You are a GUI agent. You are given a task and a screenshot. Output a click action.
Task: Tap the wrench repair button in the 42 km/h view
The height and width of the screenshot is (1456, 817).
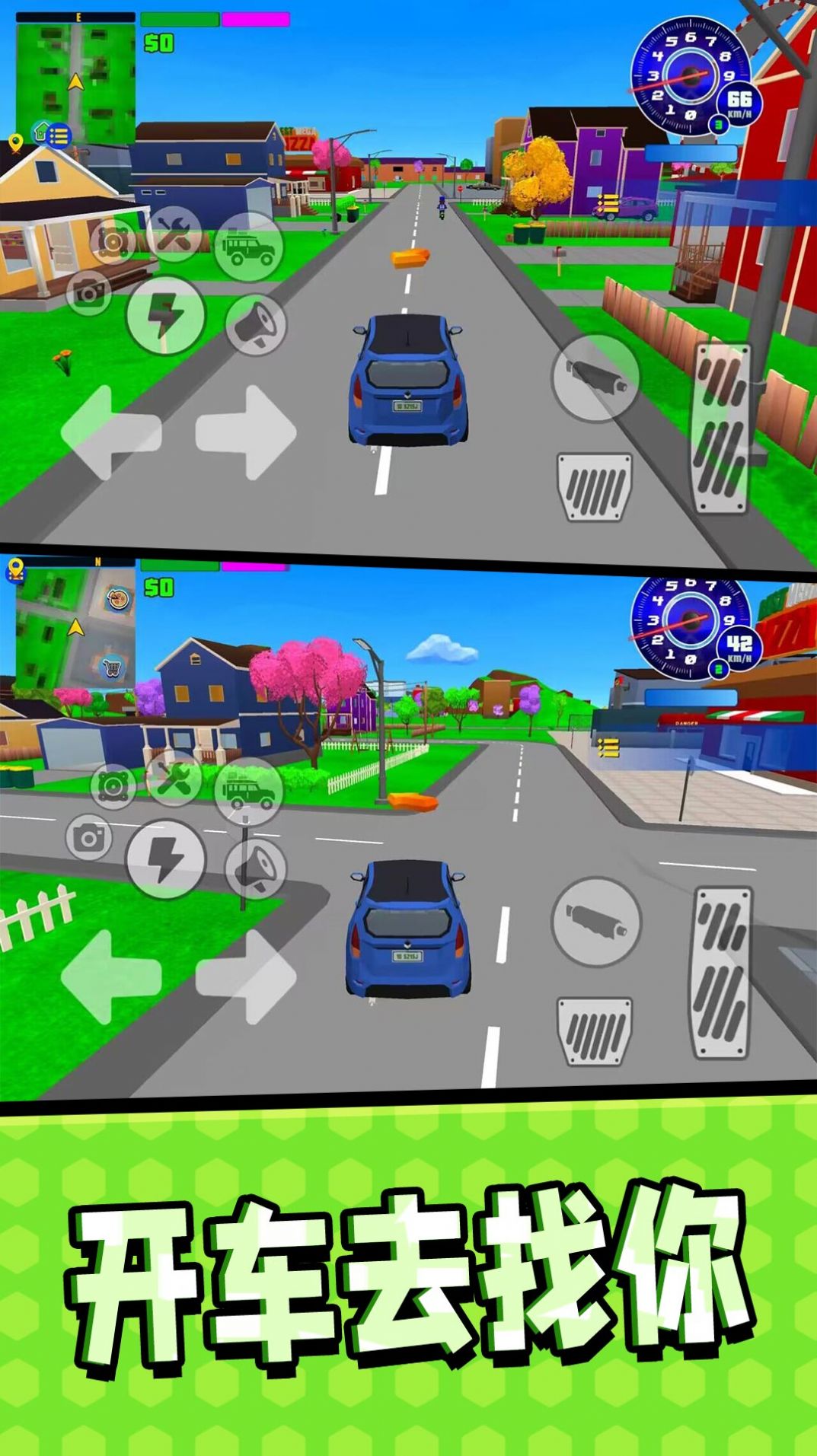(174, 777)
